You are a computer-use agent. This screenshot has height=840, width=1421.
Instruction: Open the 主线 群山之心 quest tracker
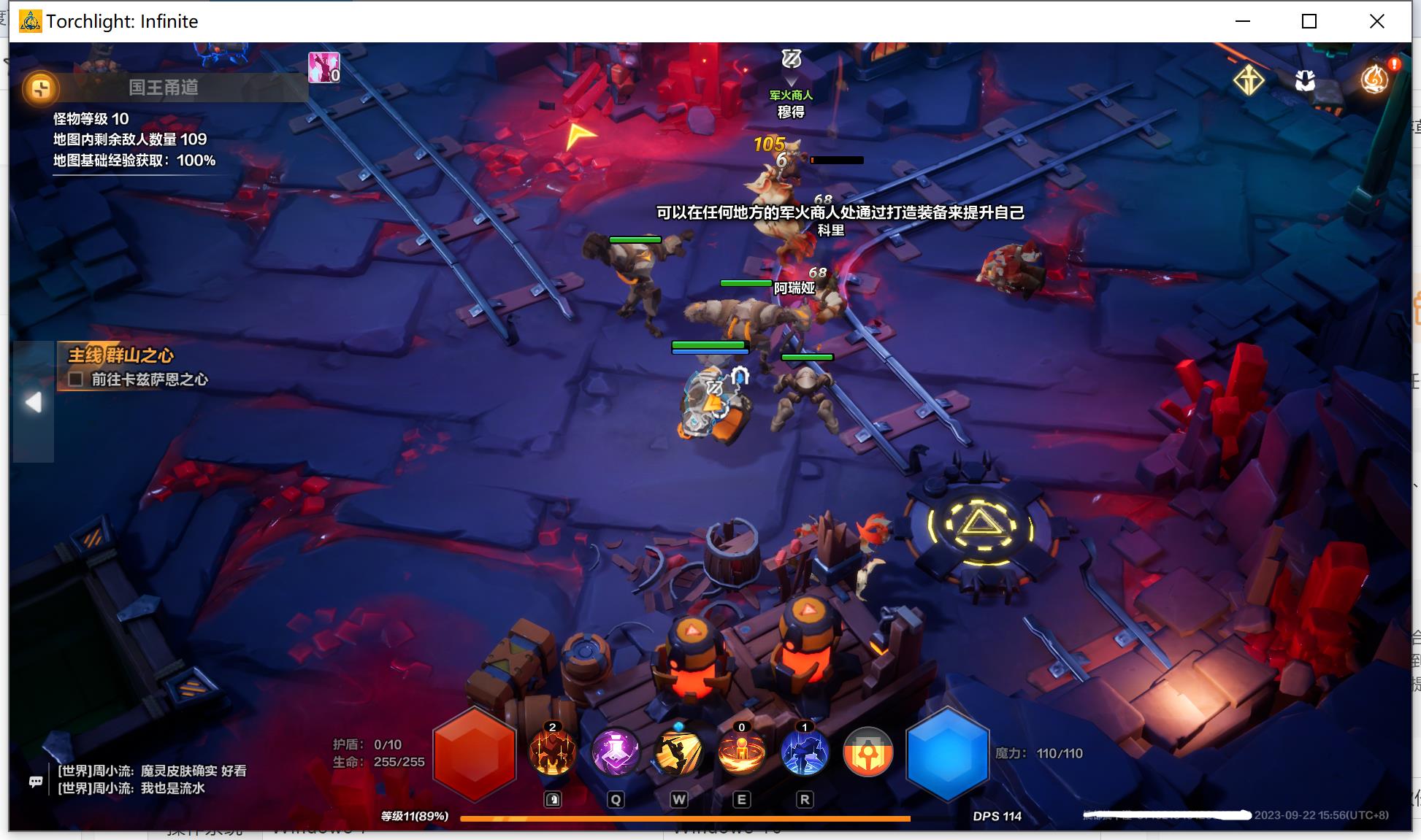pos(121,355)
